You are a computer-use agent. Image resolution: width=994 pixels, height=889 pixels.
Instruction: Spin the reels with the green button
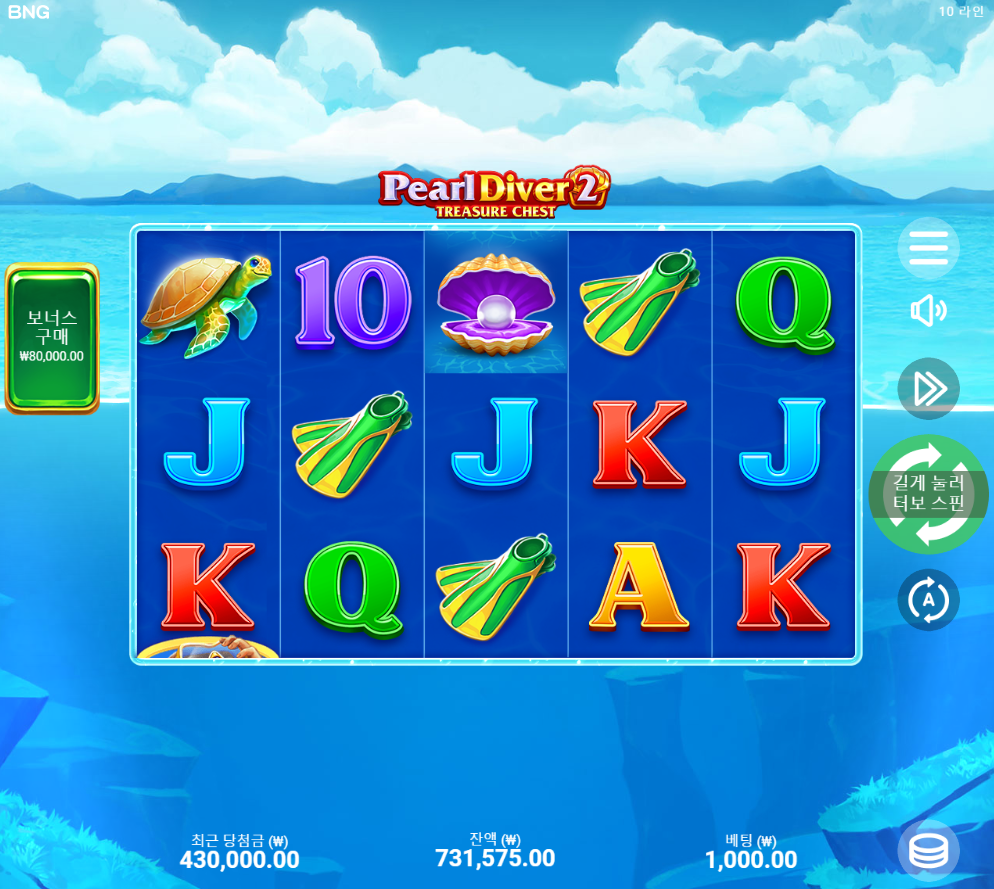tap(929, 494)
